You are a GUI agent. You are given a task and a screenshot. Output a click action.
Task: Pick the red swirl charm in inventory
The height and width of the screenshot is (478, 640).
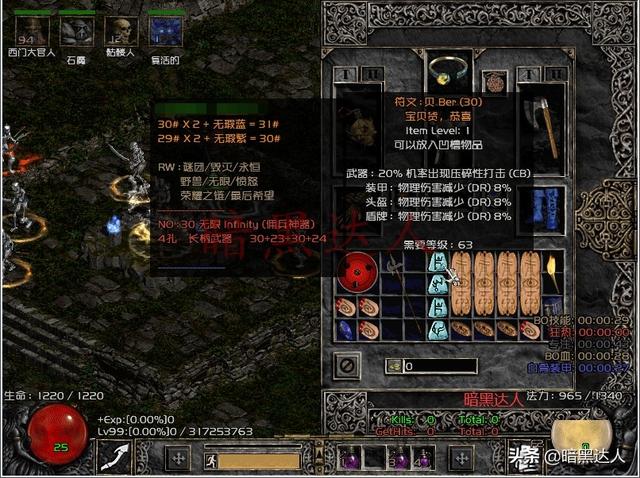[x=354, y=275]
